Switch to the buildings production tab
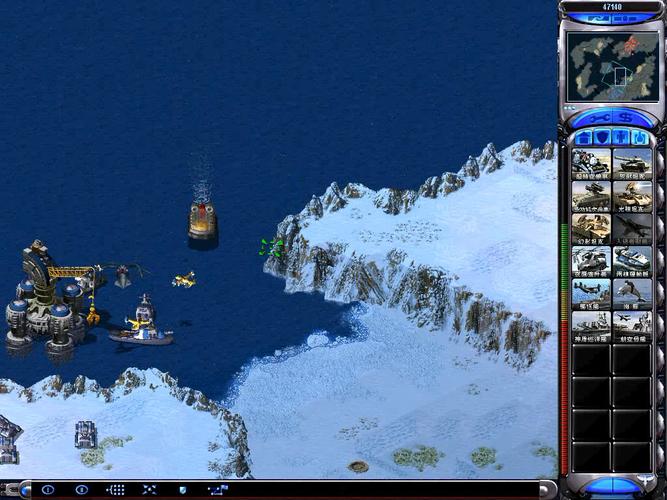Screen dimensions: 667x500 pyautogui.click(x=584, y=137)
